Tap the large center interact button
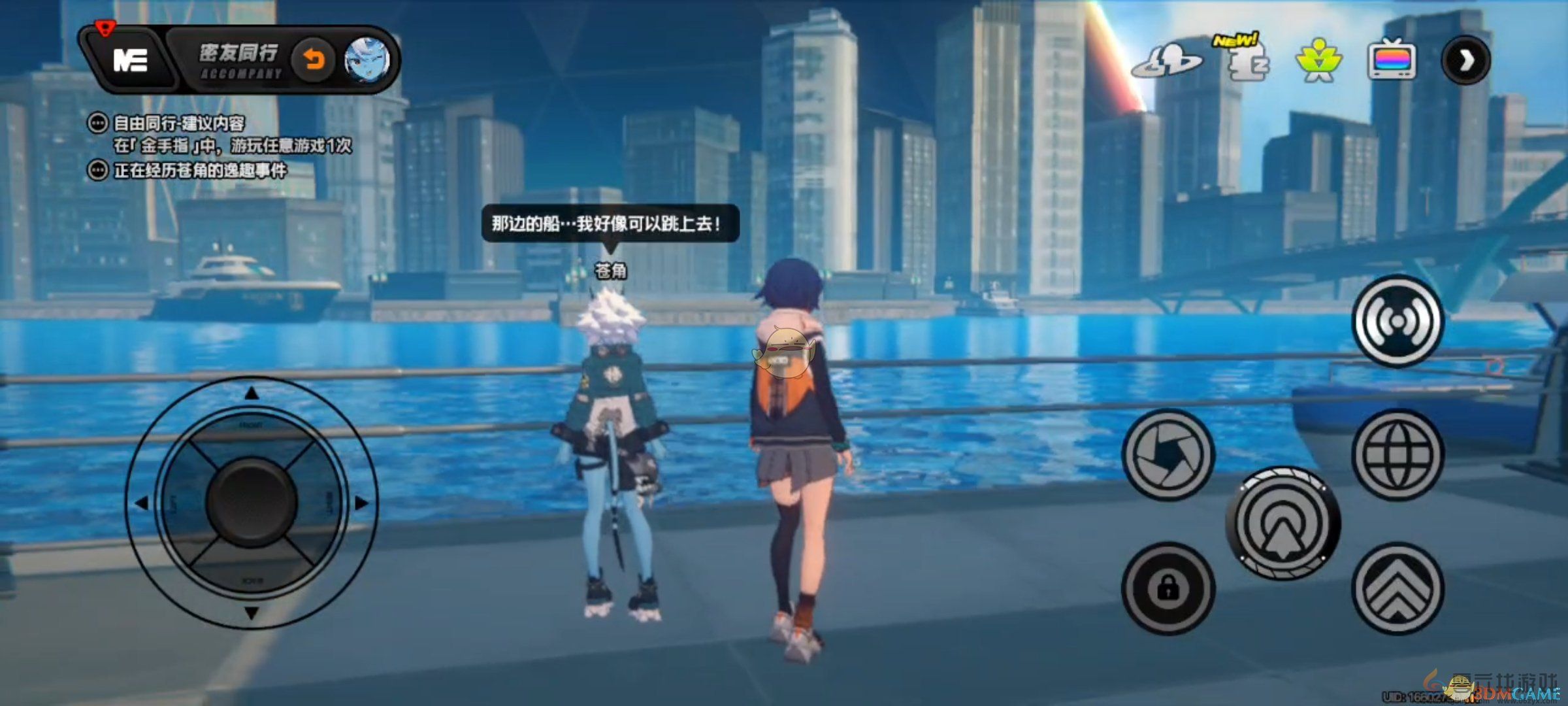Screen dimensions: 1568x706 click(1282, 523)
